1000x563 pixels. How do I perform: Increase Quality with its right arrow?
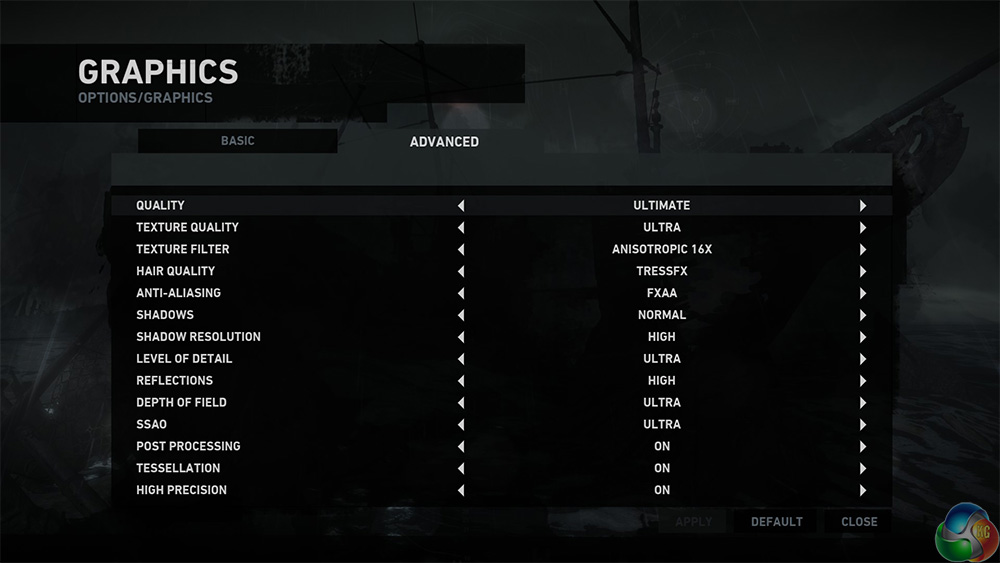click(862, 206)
